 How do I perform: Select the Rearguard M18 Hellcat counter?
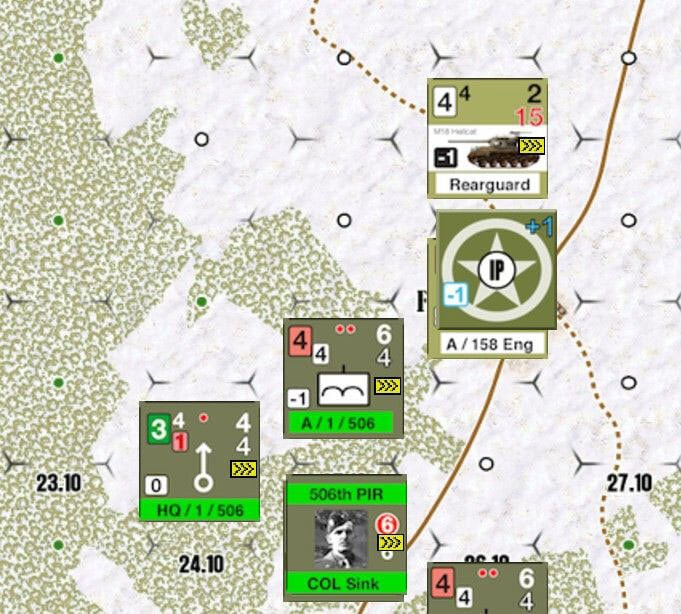click(487, 138)
